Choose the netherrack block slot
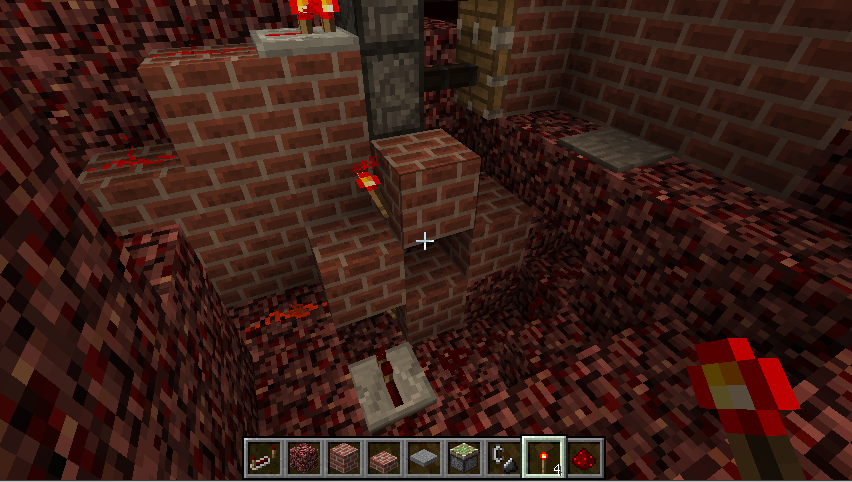The image size is (852, 482). [x=304, y=457]
